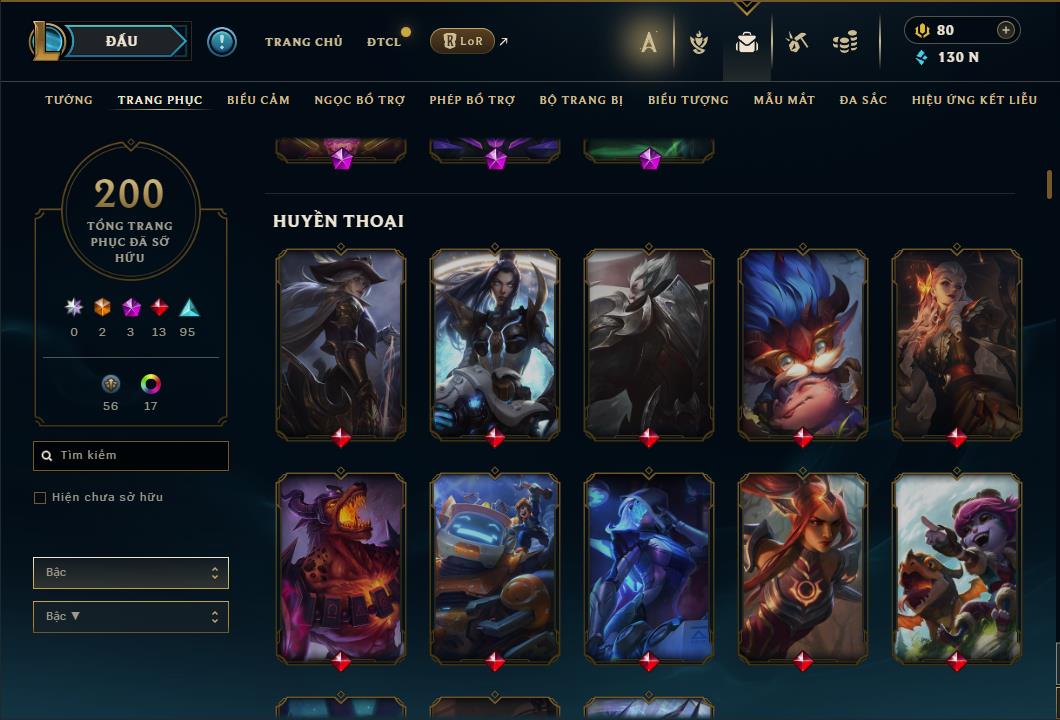Show the PHÉP BỔ TRỢ tab
The width and height of the screenshot is (1060, 720).
[x=472, y=100]
